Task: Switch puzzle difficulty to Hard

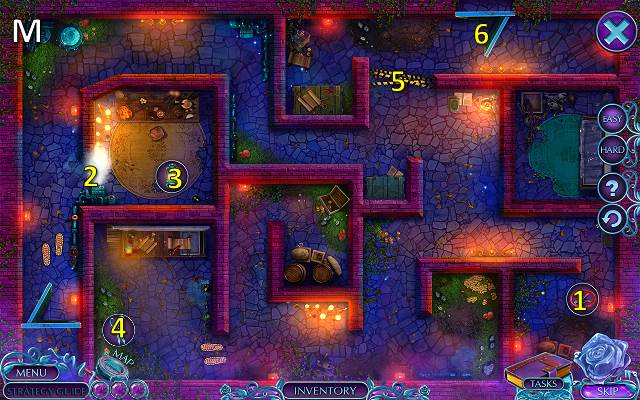Action: click(612, 152)
